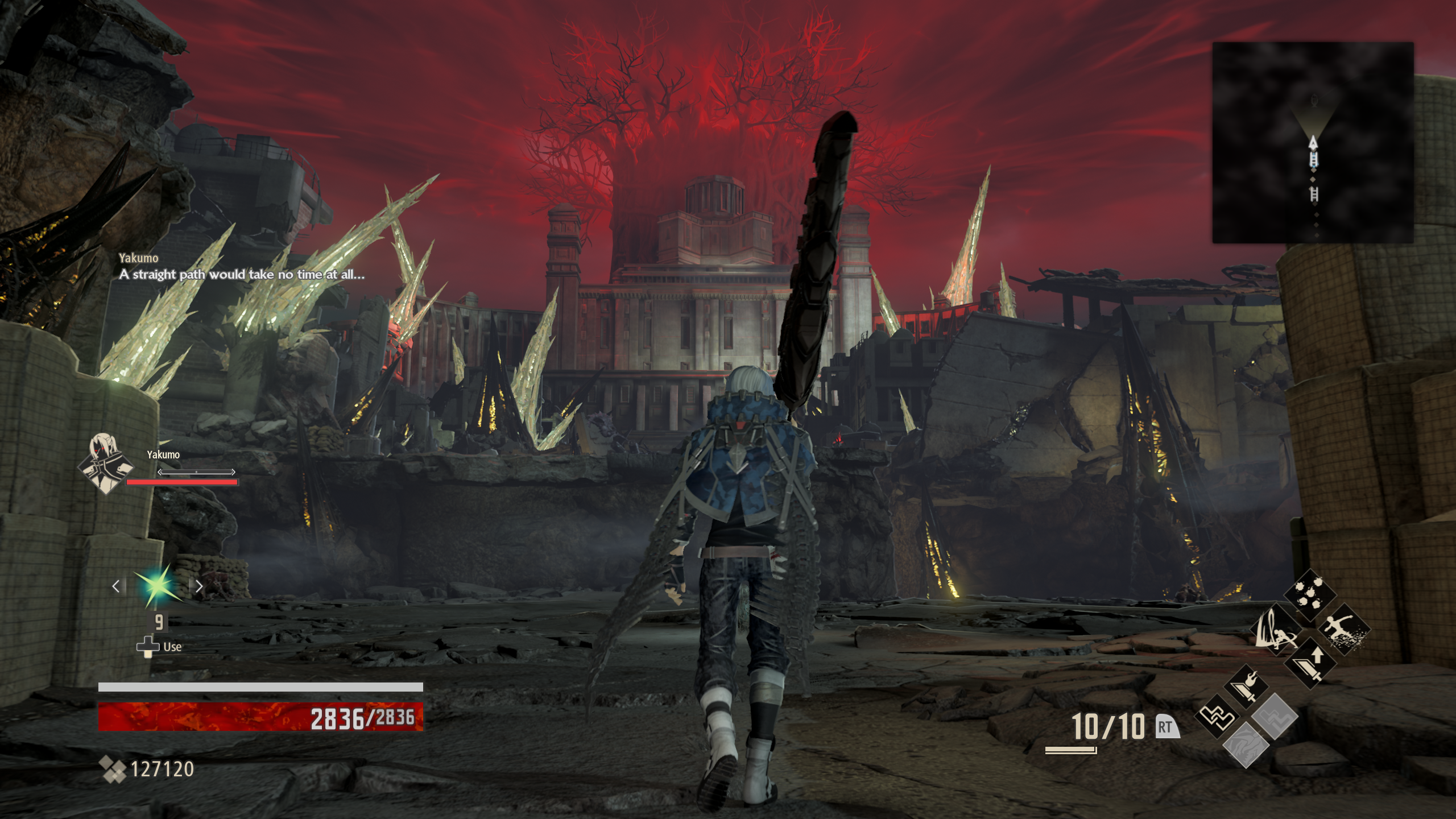Image resolution: width=1456 pixels, height=819 pixels.
Task: Select Yakumo's companion portrait
Action: tap(106, 463)
